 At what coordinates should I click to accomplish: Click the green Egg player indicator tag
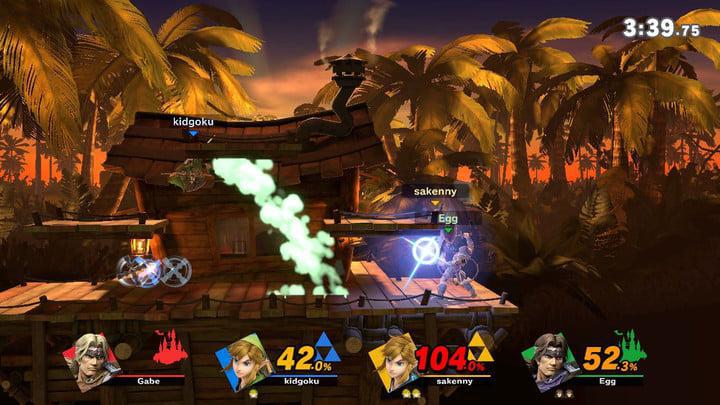pos(447,216)
